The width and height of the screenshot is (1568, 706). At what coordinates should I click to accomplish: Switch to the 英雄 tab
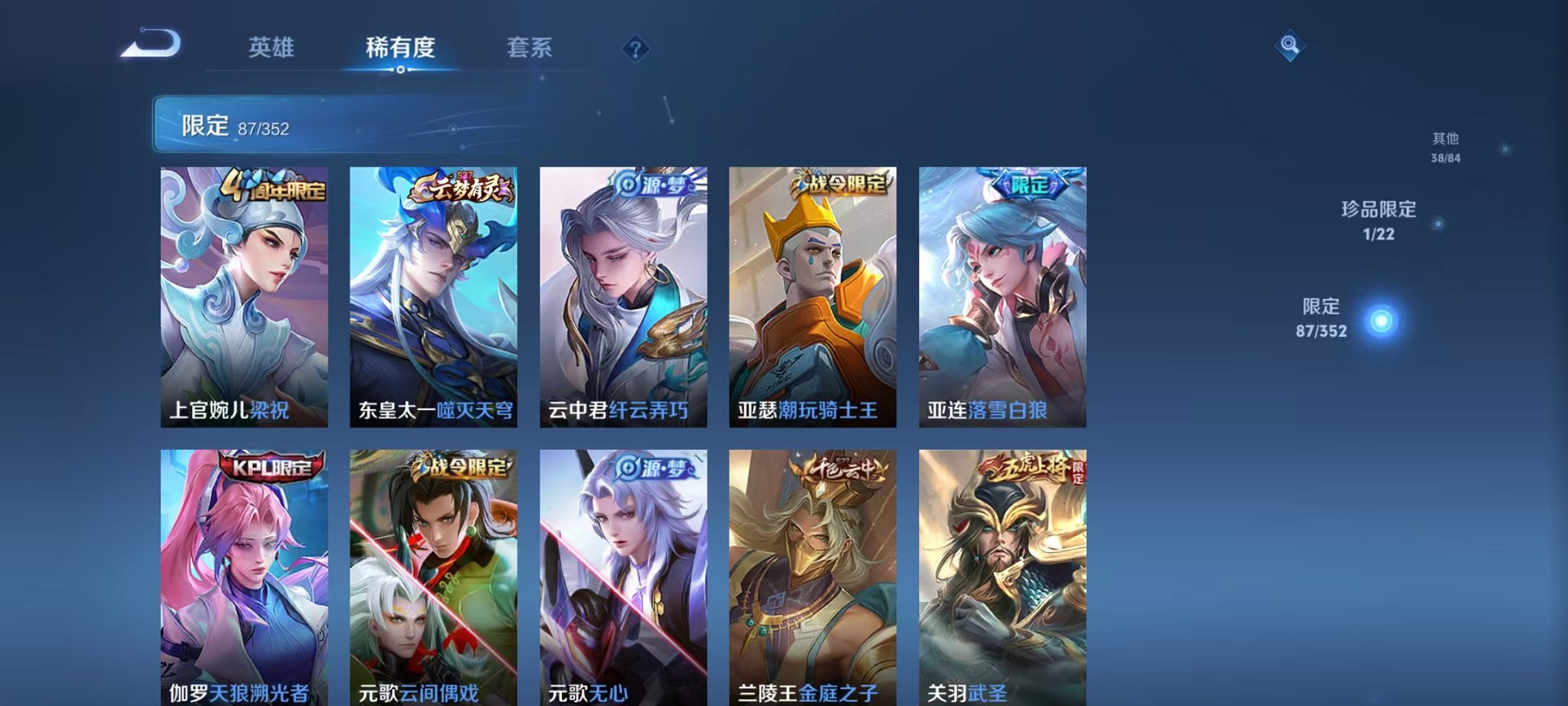[272, 48]
